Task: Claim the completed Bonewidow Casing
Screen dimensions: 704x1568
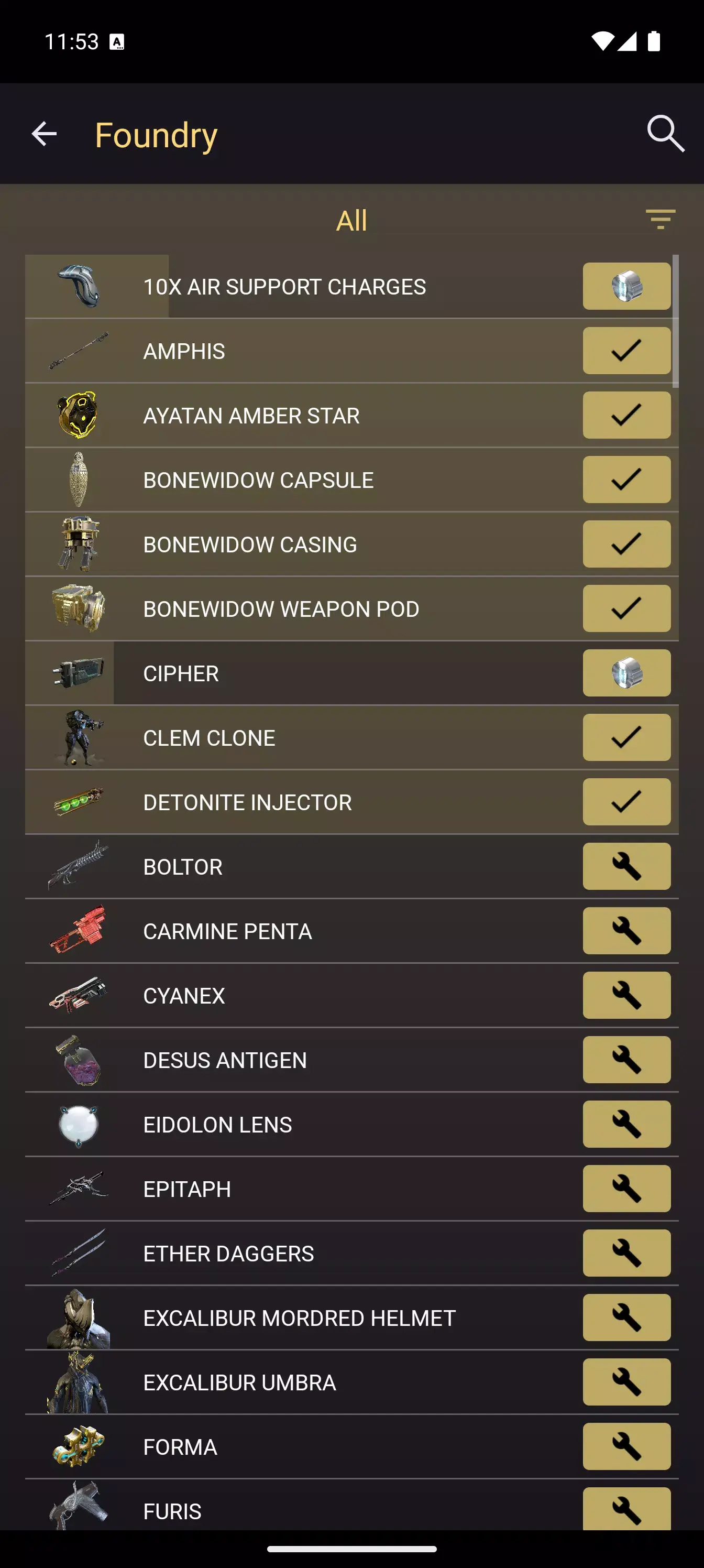Action: 626,543
